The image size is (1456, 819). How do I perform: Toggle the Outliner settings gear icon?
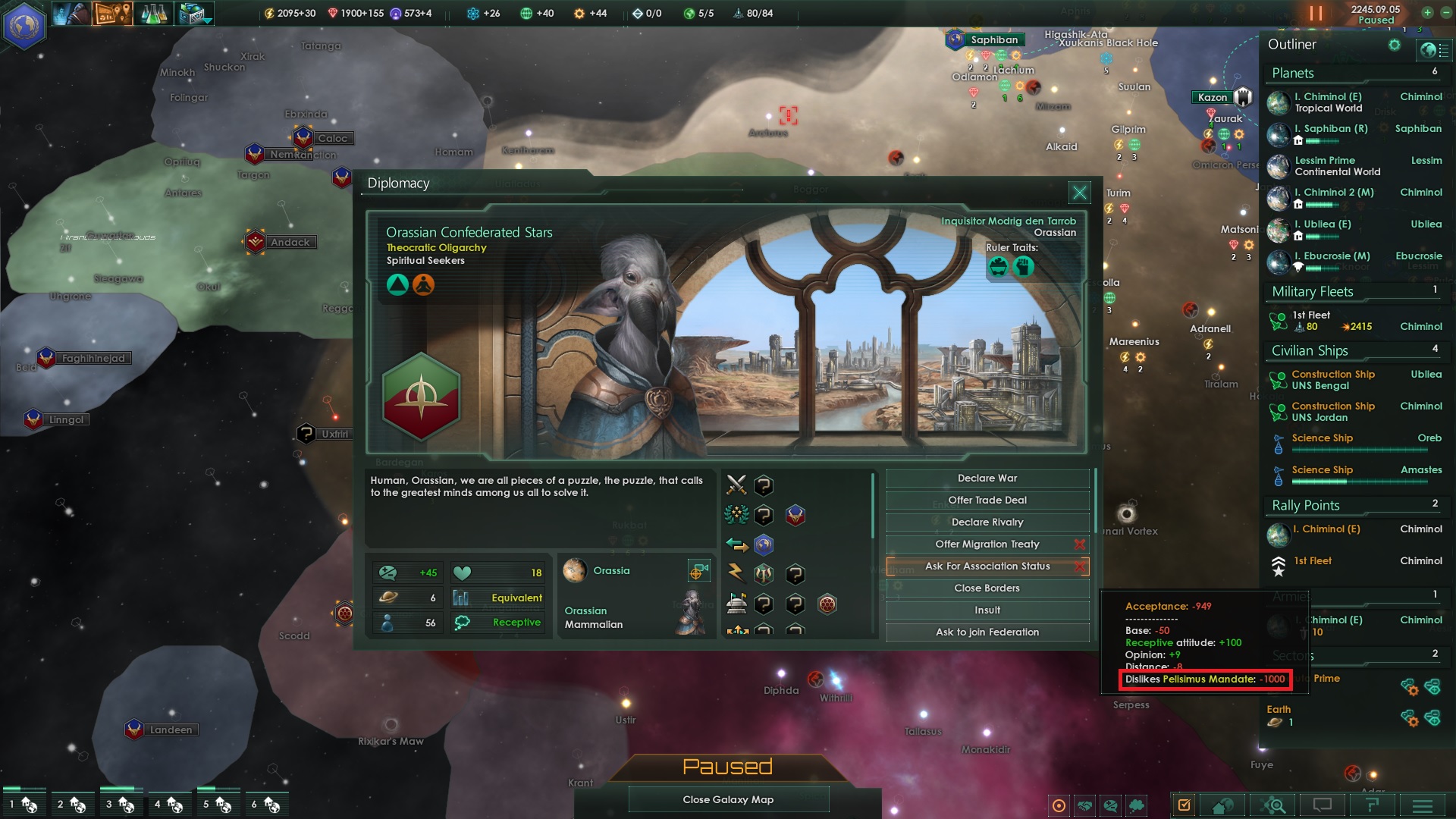(x=1394, y=45)
